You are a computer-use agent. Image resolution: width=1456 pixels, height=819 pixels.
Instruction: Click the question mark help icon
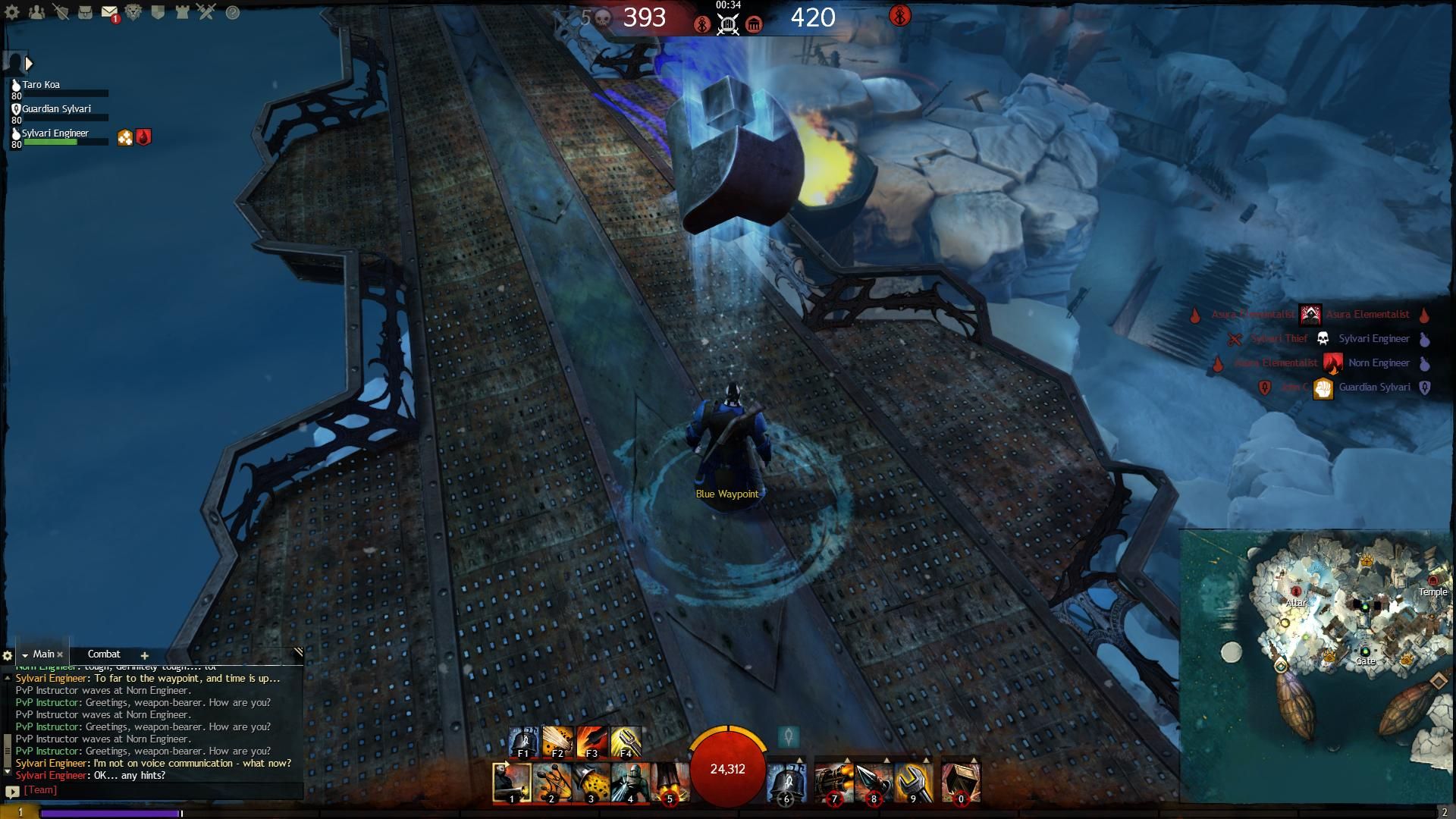coord(233,12)
